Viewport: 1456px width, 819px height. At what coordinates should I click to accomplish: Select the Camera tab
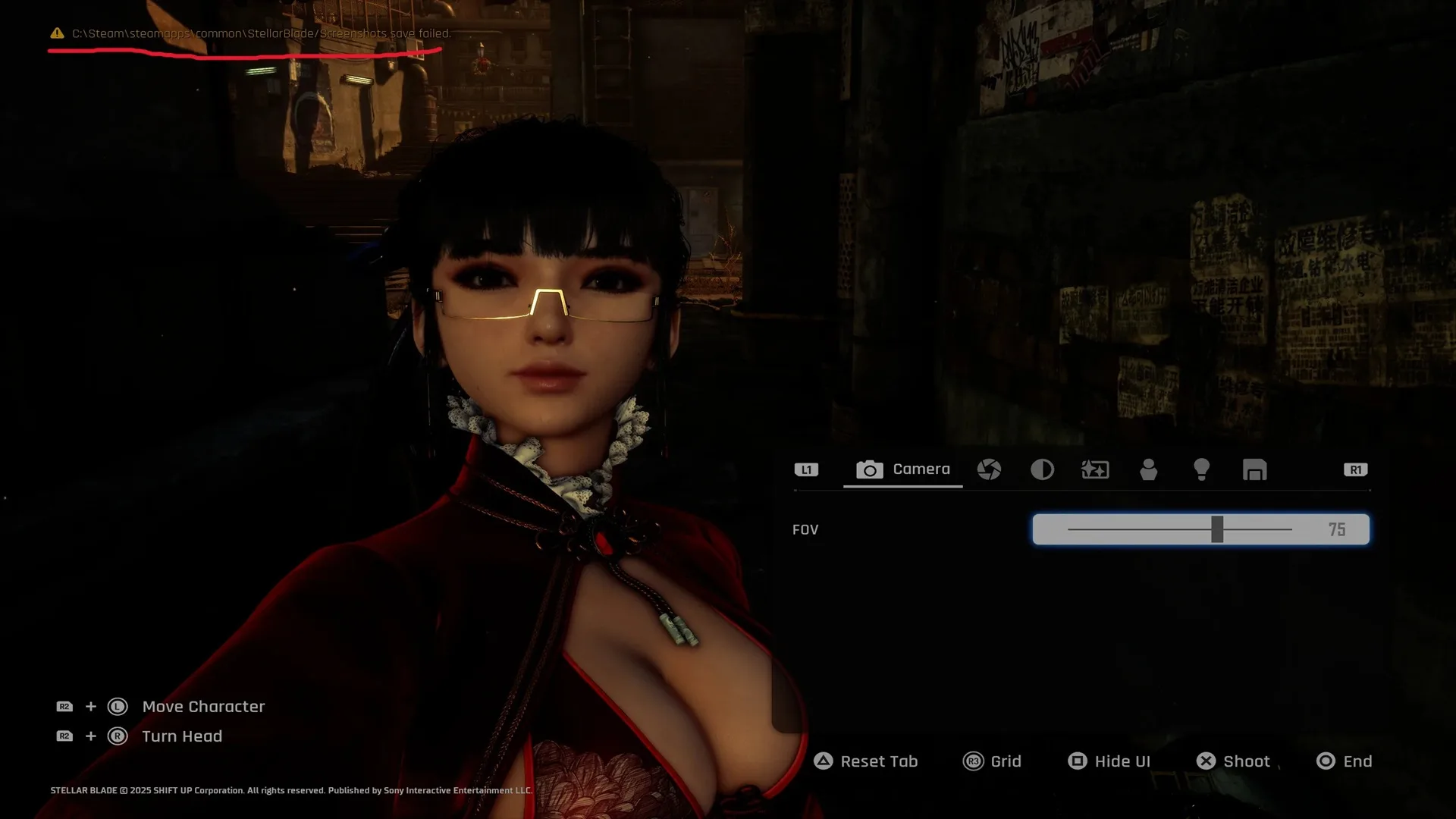pos(902,469)
